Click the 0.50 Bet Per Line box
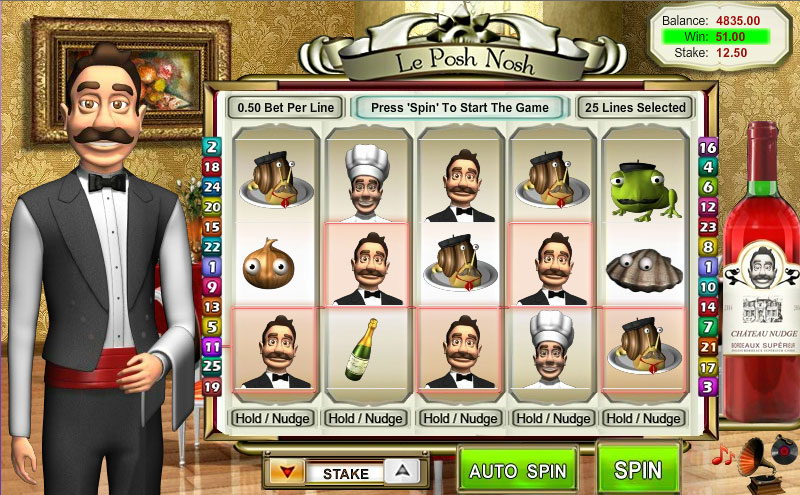The image size is (800, 495). (285, 107)
